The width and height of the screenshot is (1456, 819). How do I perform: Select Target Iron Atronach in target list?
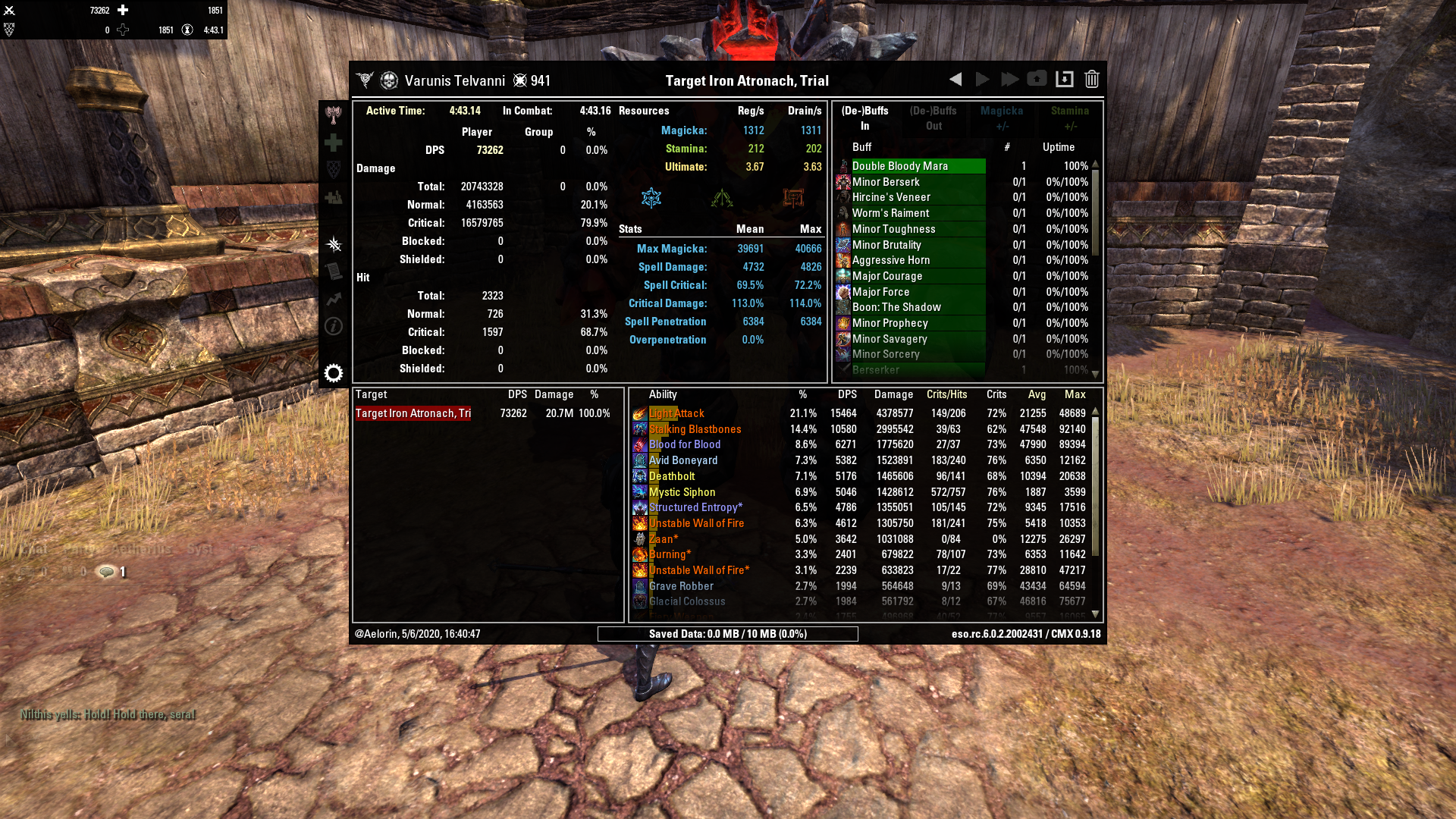click(x=413, y=413)
